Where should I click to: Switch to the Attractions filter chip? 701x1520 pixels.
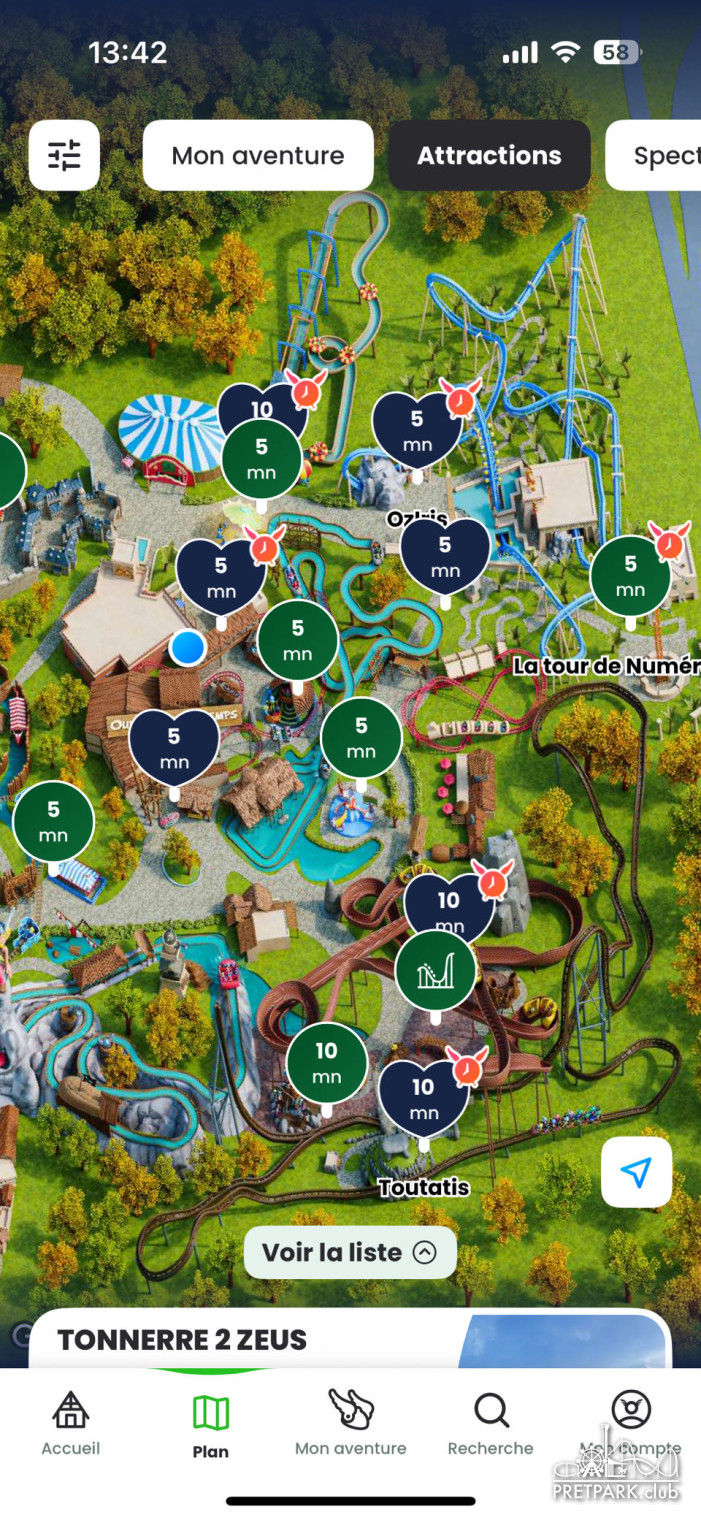(x=489, y=156)
